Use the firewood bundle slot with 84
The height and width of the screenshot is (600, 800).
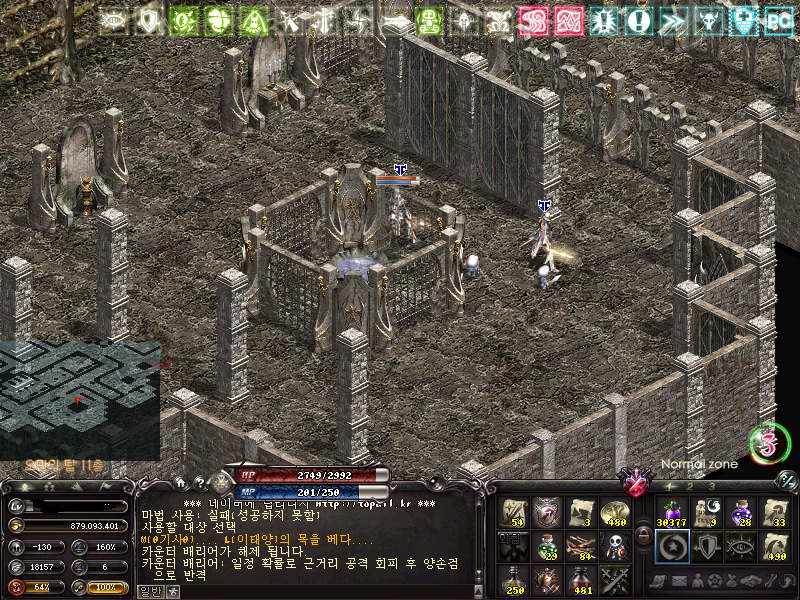pos(581,546)
